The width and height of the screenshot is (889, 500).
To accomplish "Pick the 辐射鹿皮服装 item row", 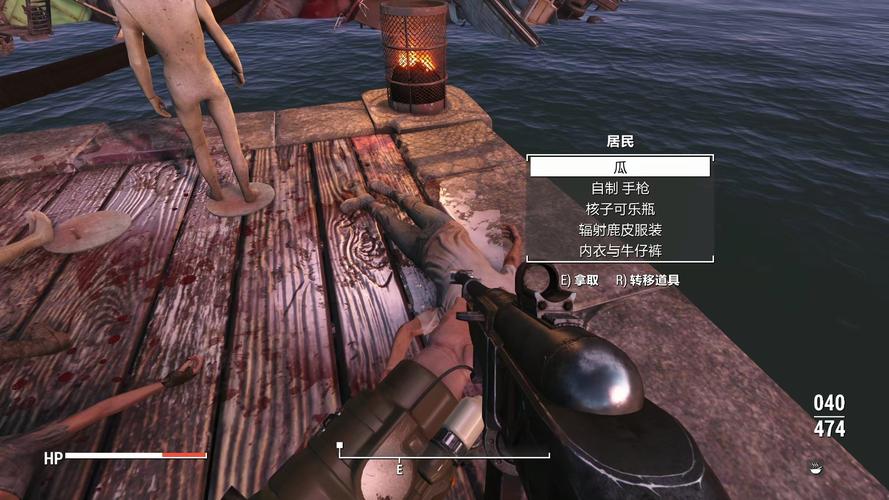I will (620, 230).
